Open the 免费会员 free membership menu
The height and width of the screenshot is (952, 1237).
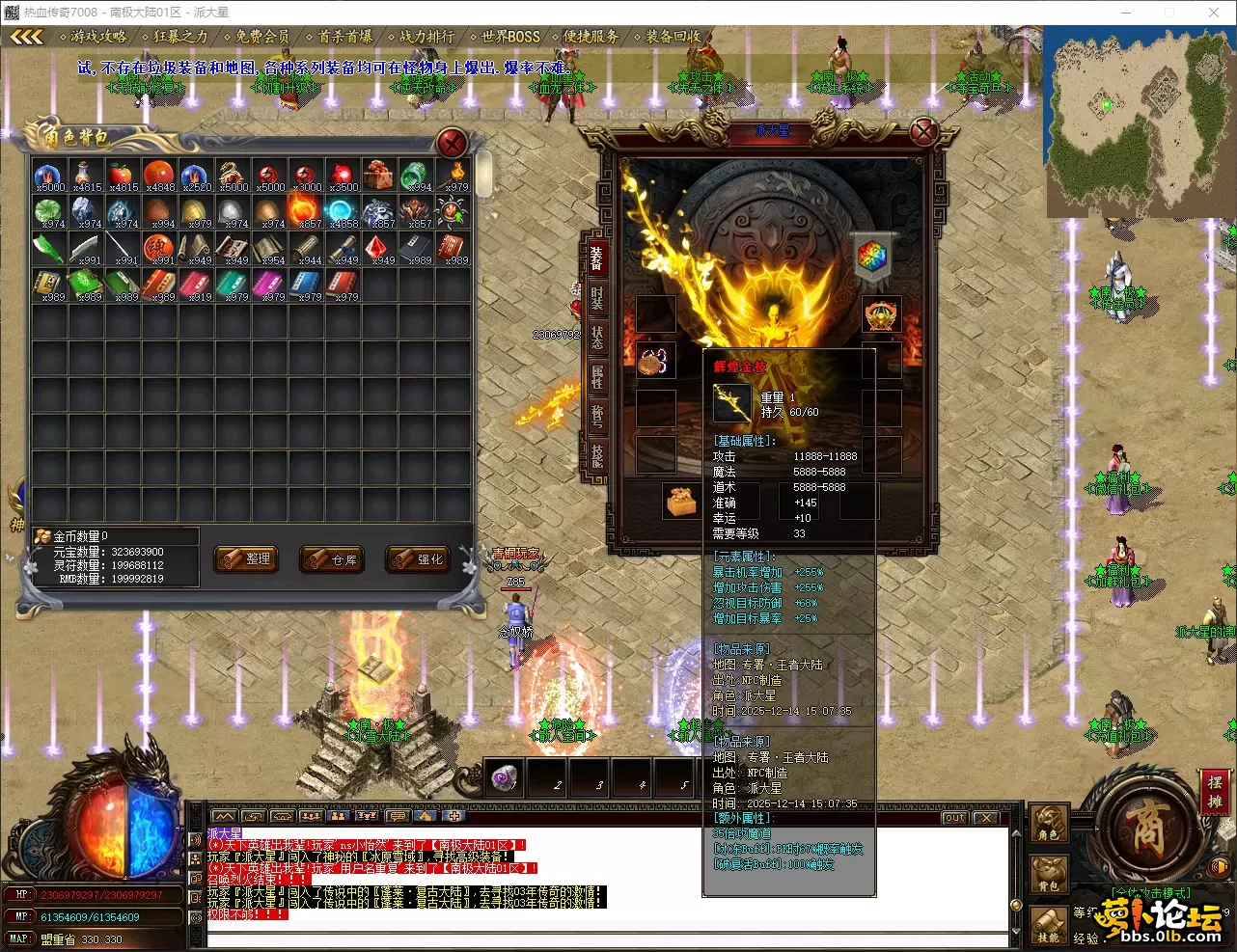pos(262,37)
